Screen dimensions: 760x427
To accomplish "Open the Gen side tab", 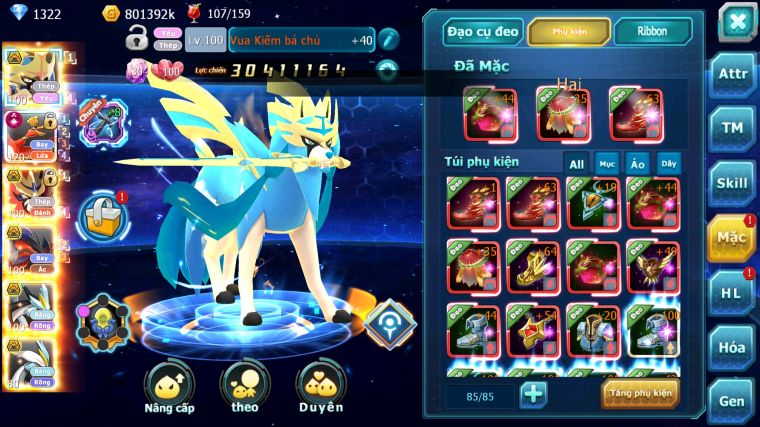I will [732, 401].
